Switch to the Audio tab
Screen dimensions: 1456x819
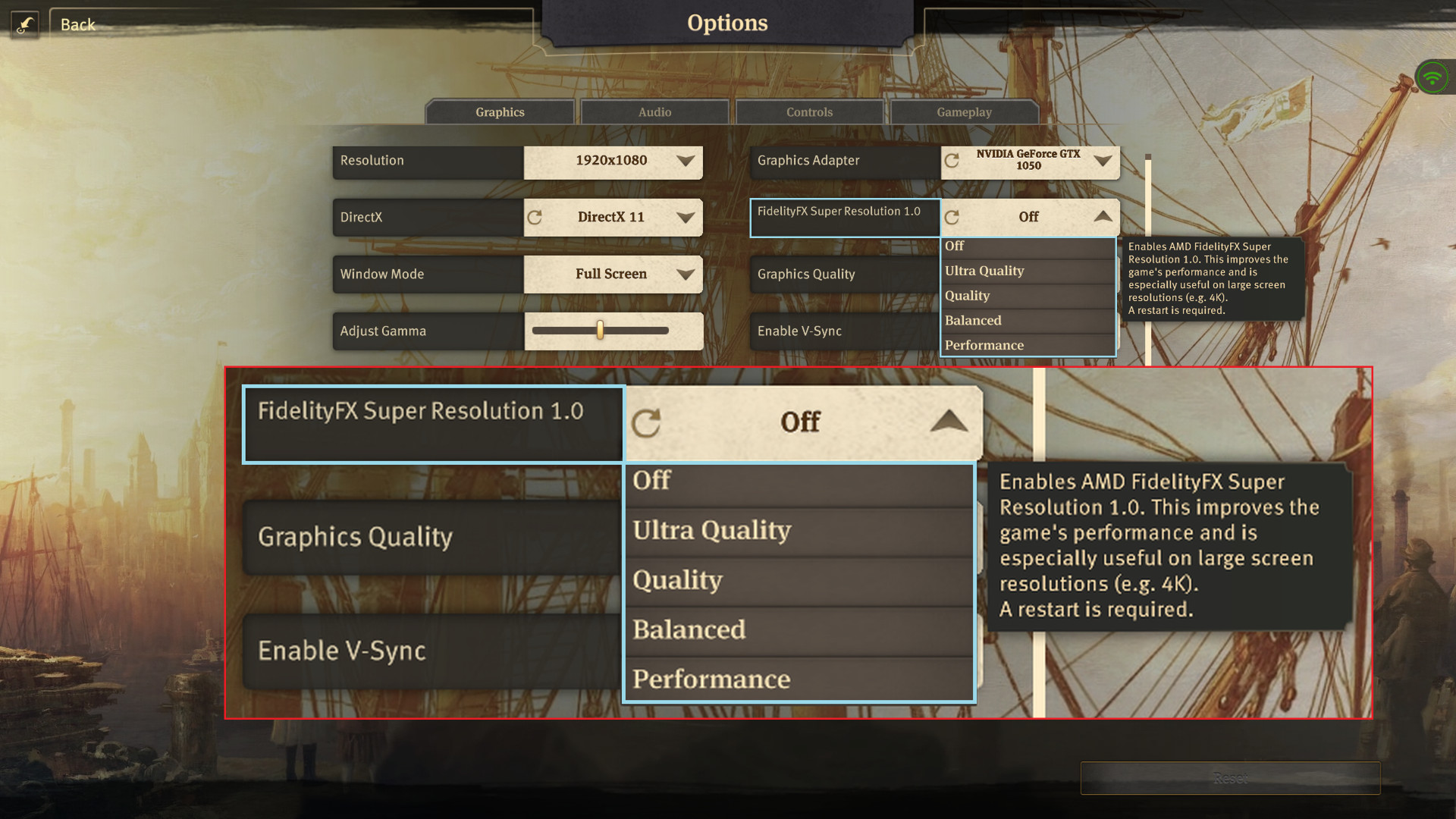click(653, 111)
